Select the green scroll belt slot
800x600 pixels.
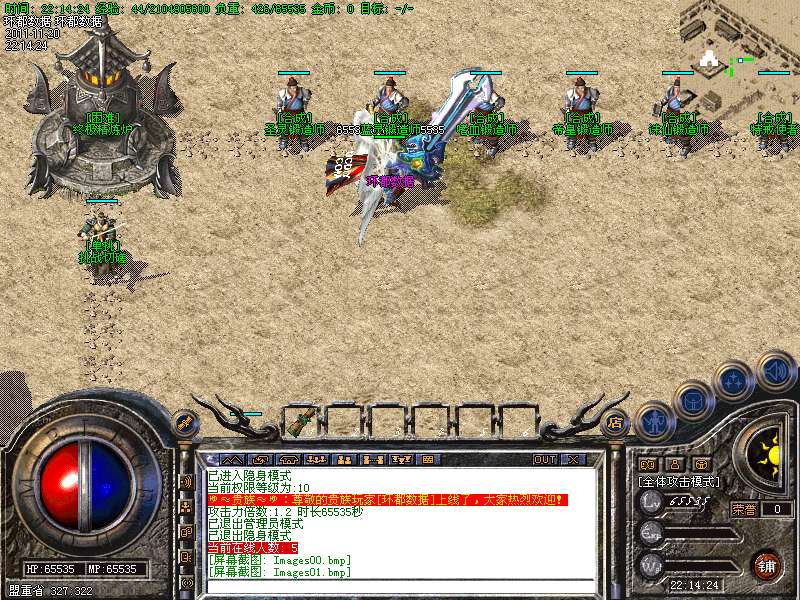point(298,423)
